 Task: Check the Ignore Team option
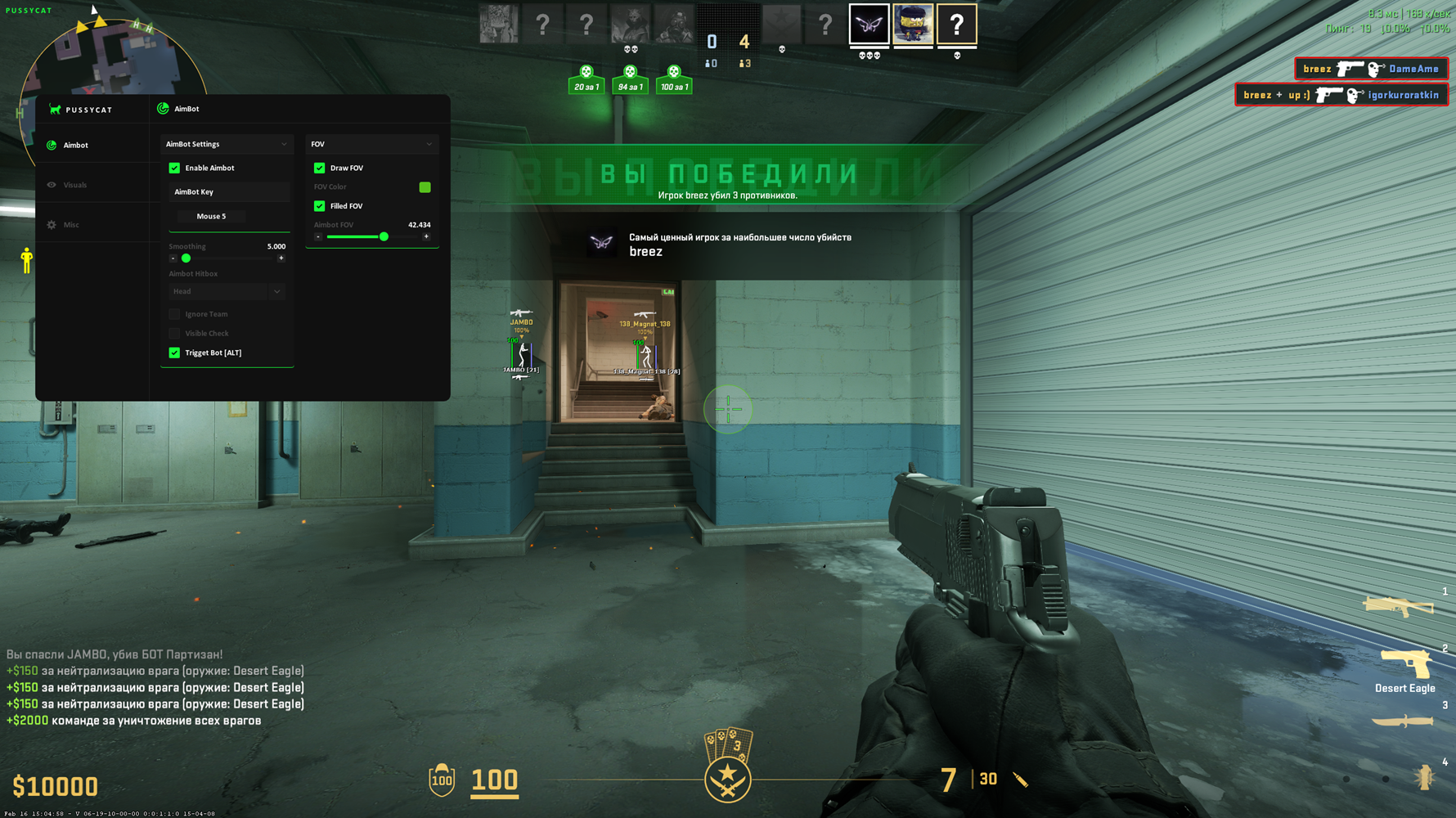click(x=174, y=314)
